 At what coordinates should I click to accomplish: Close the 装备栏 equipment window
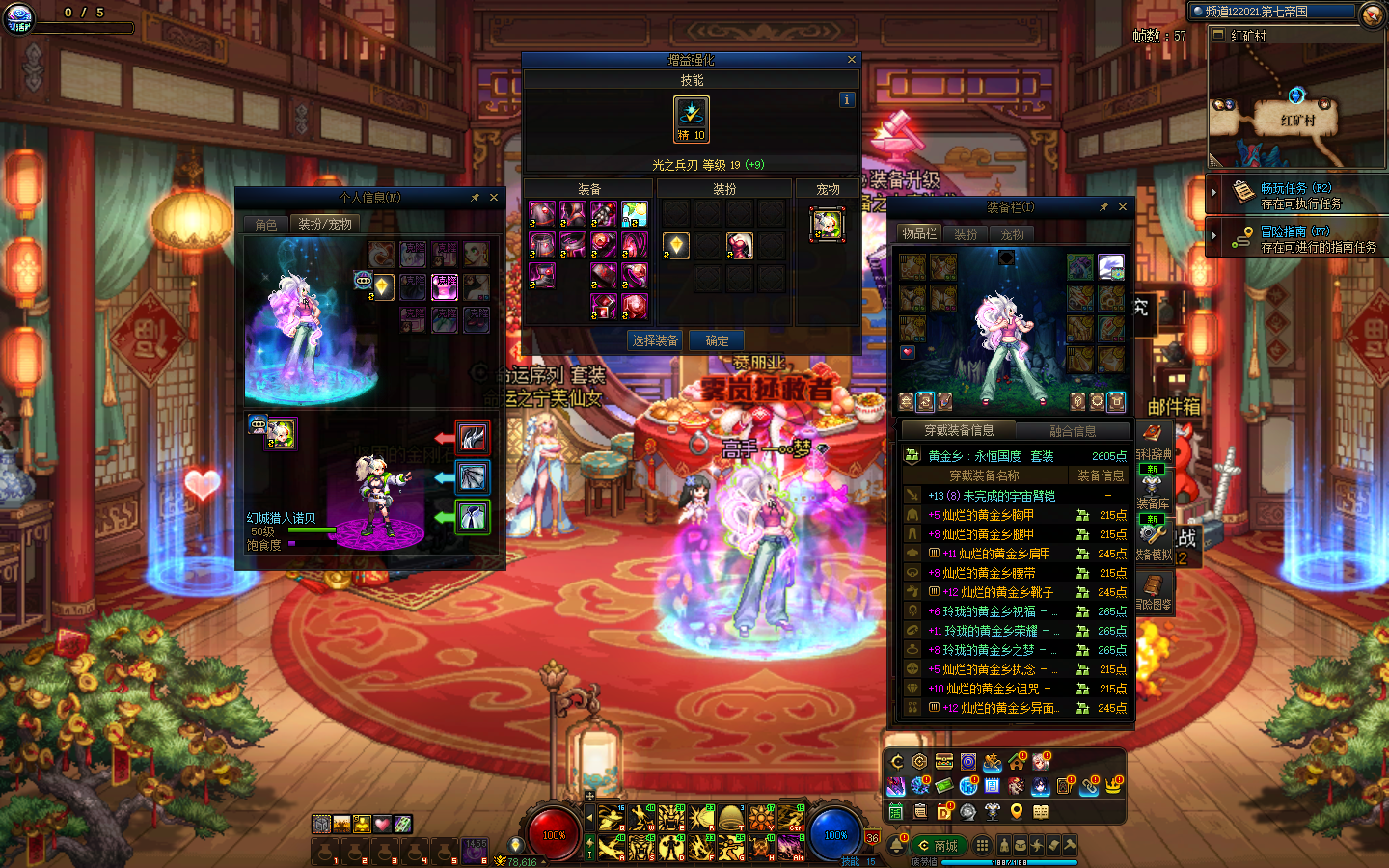pos(1123,207)
